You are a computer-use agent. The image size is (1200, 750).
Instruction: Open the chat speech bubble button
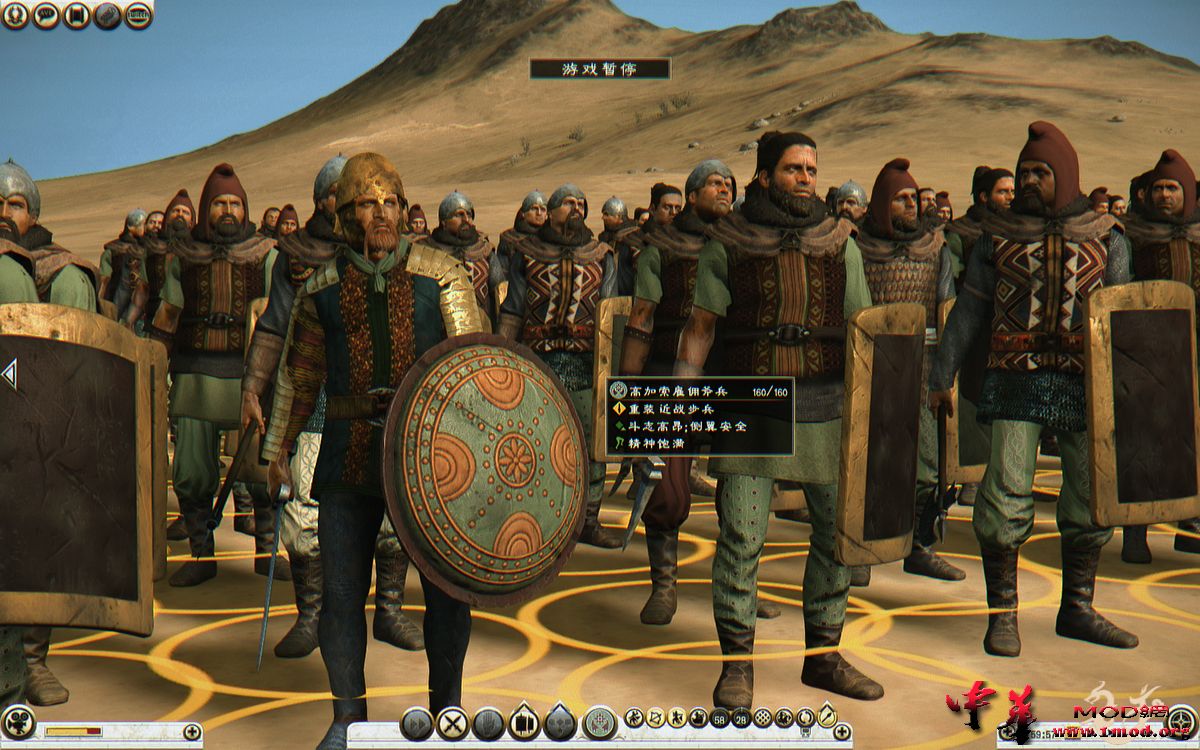46,15
